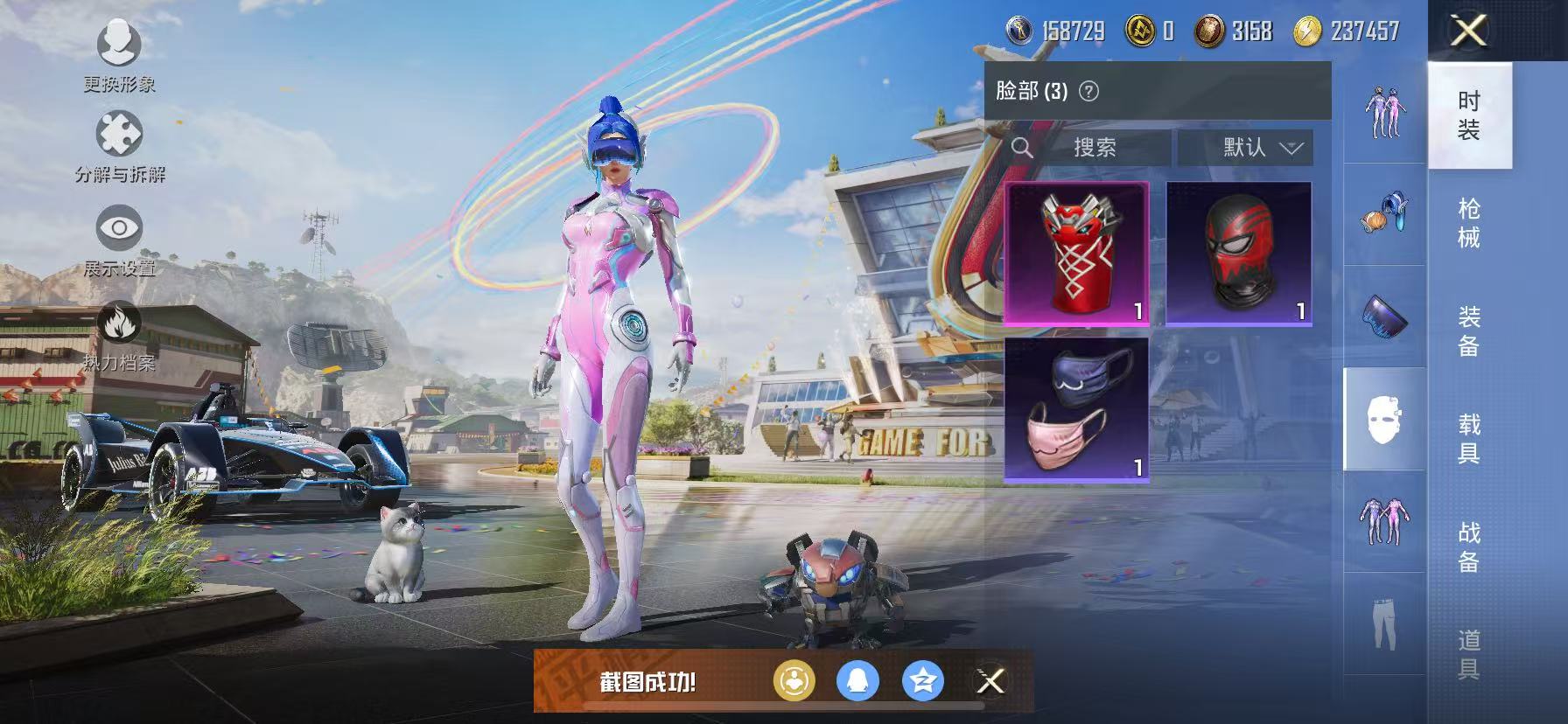Click the search magnifier icon

tap(1022, 148)
